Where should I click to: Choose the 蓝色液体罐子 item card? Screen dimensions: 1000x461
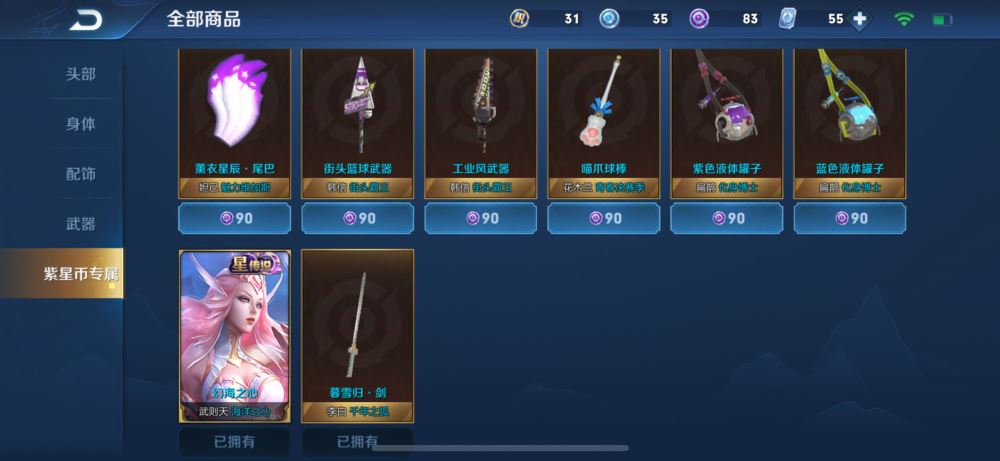click(x=850, y=122)
